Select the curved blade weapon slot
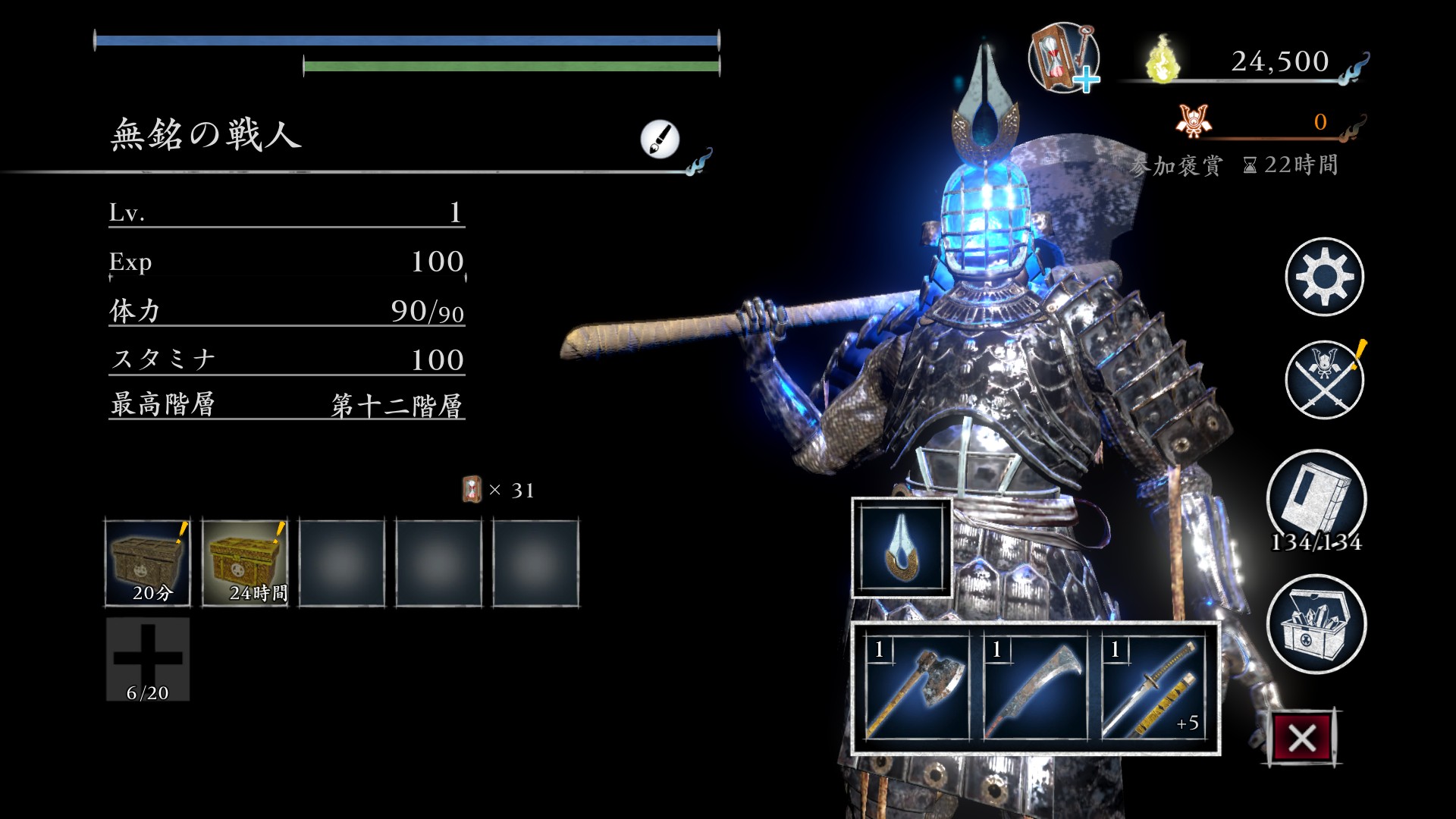This screenshot has width=1456, height=819. click(1035, 688)
